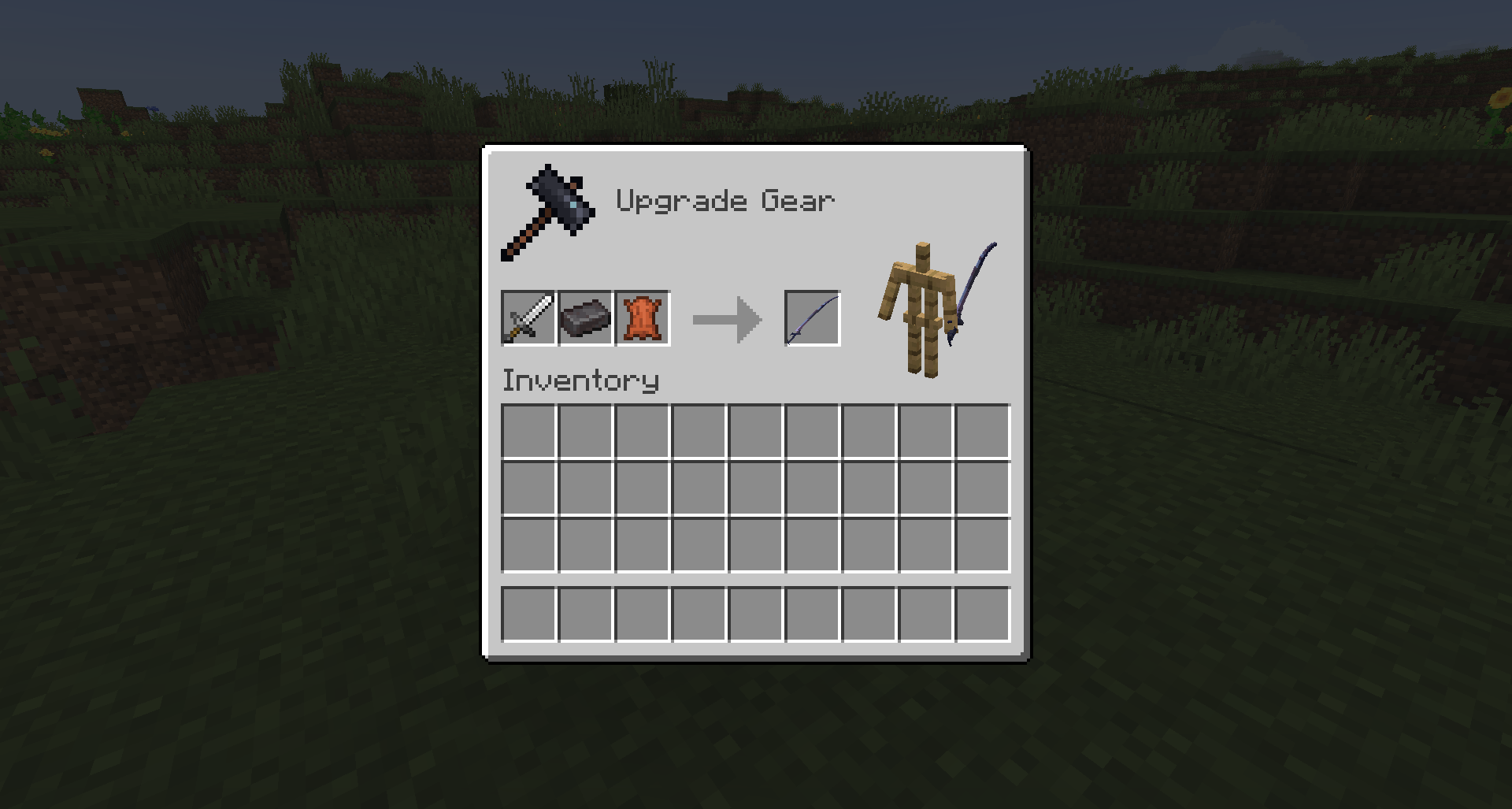1512x809 pixels.
Task: Take the upgraded katana from the output slot
Action: pos(811,318)
